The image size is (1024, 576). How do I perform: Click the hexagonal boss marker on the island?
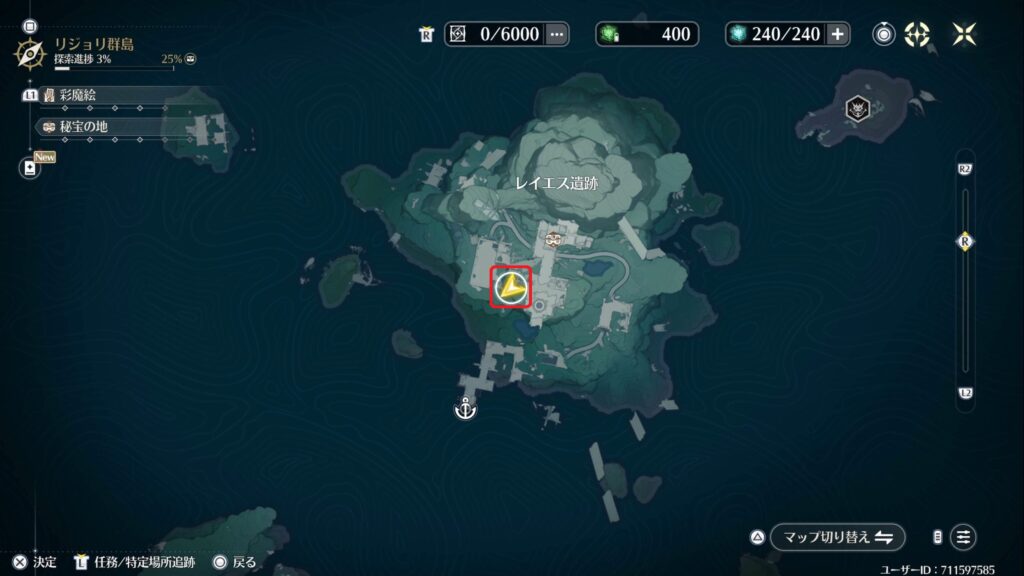point(858,110)
